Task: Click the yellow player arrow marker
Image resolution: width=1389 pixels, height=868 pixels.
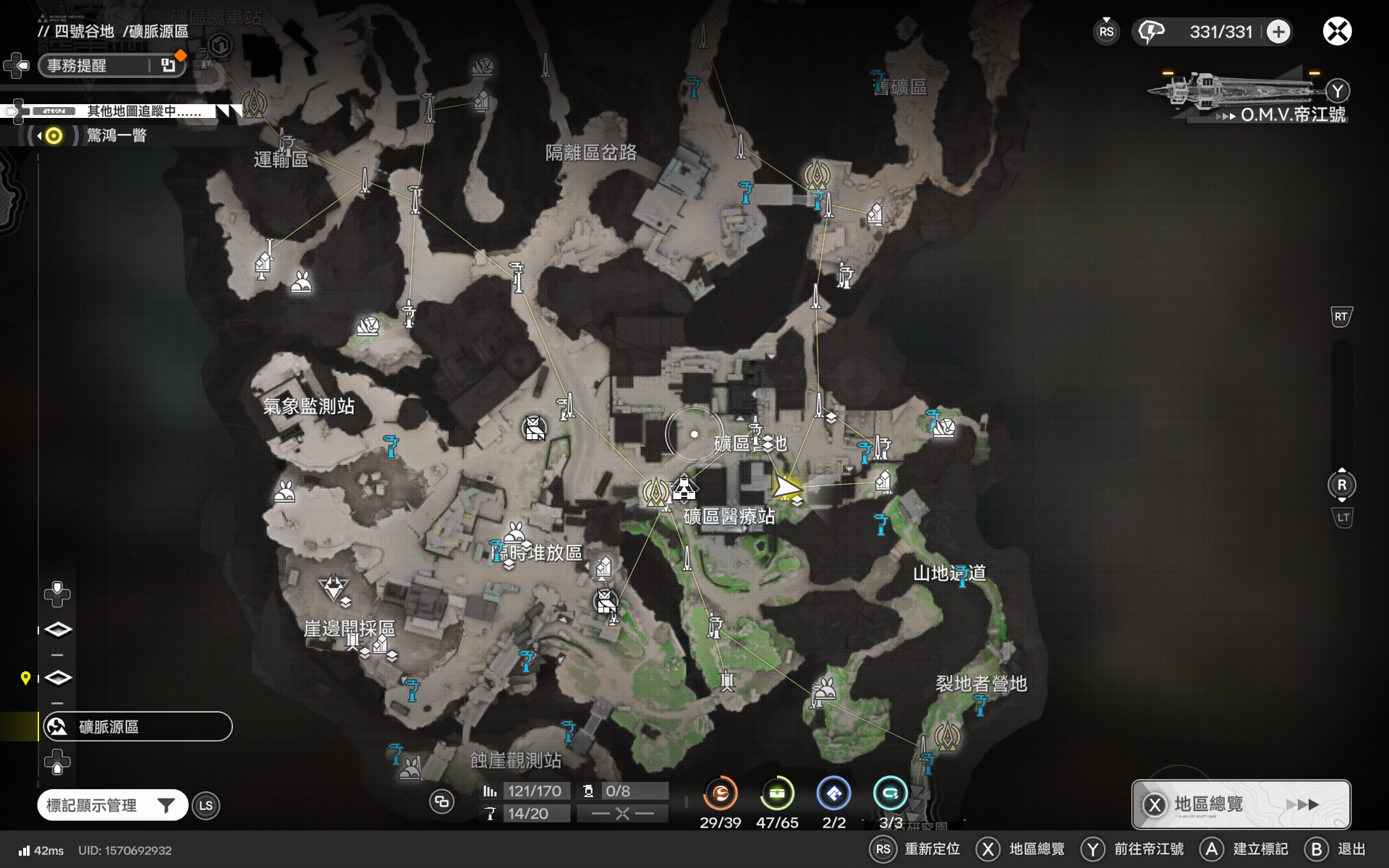Action: (x=786, y=487)
